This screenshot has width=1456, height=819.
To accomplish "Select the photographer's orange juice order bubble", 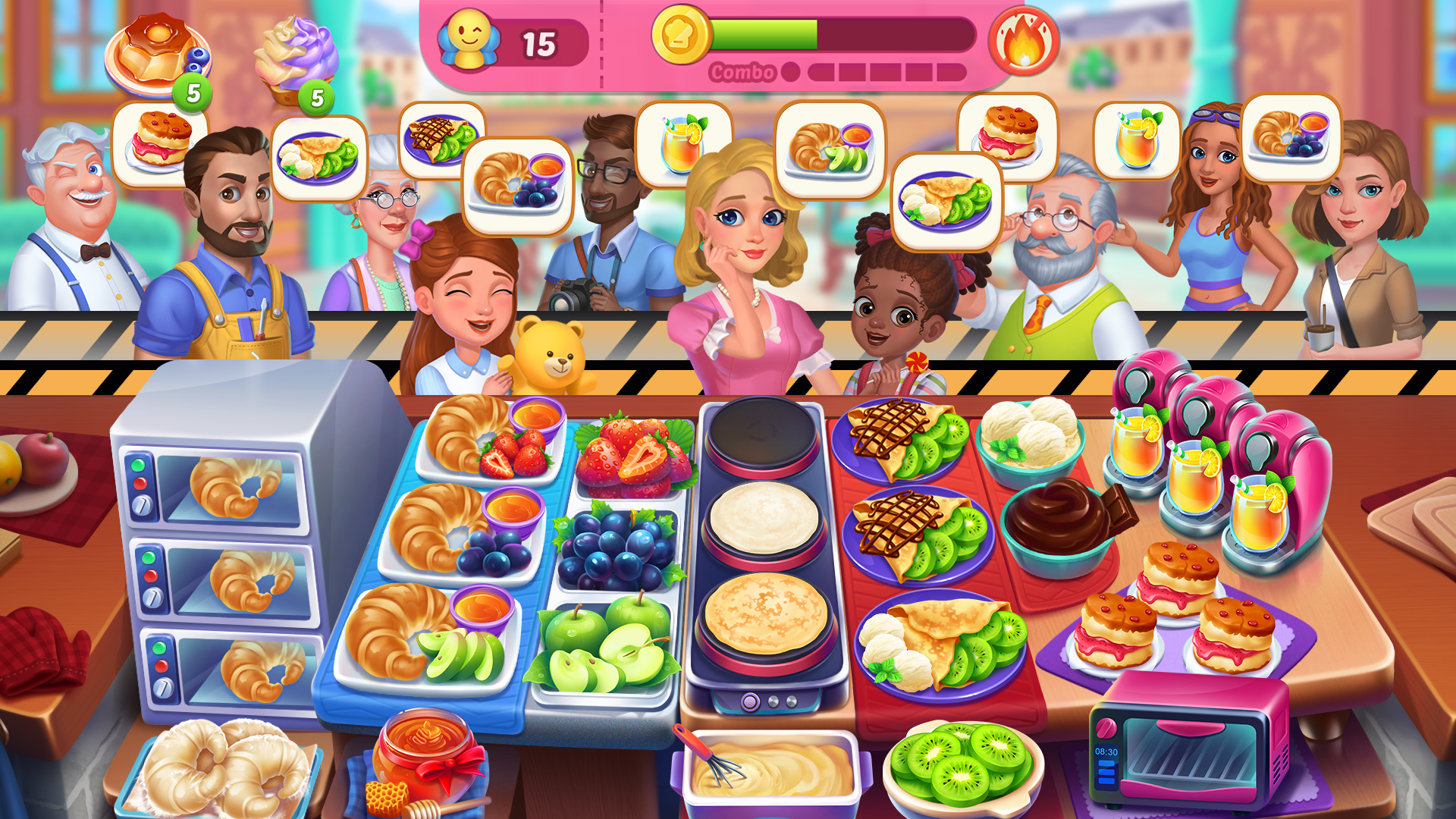I will [681, 140].
